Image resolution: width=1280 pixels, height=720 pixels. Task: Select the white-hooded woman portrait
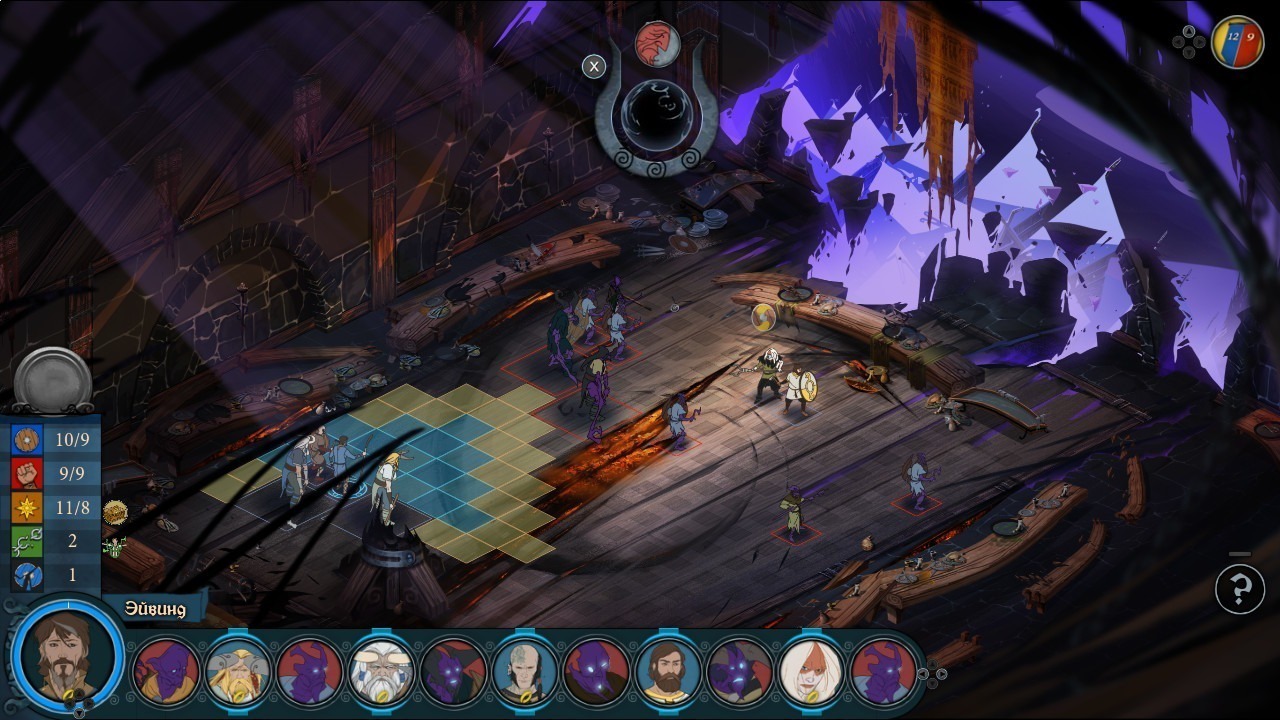812,670
